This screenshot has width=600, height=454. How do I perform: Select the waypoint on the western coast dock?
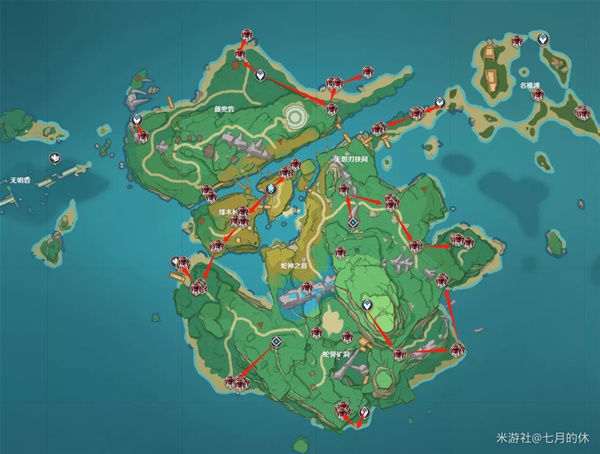tap(176, 262)
